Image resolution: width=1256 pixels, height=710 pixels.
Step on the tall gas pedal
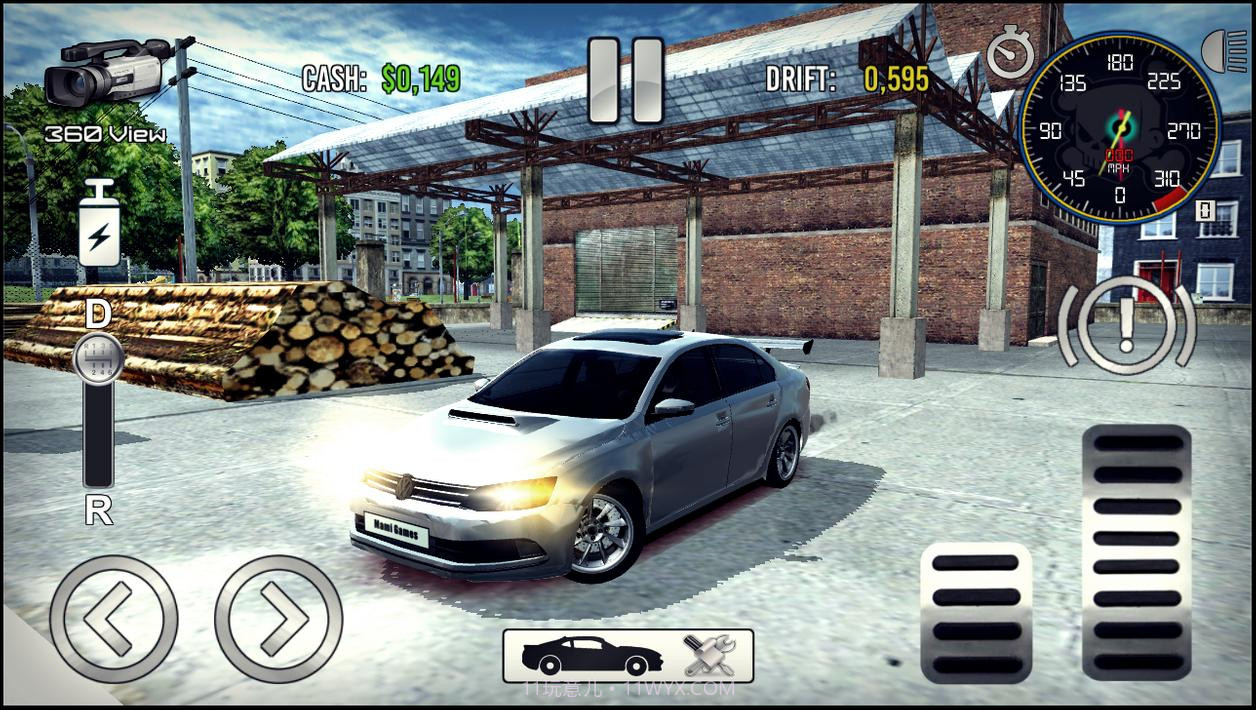1137,552
